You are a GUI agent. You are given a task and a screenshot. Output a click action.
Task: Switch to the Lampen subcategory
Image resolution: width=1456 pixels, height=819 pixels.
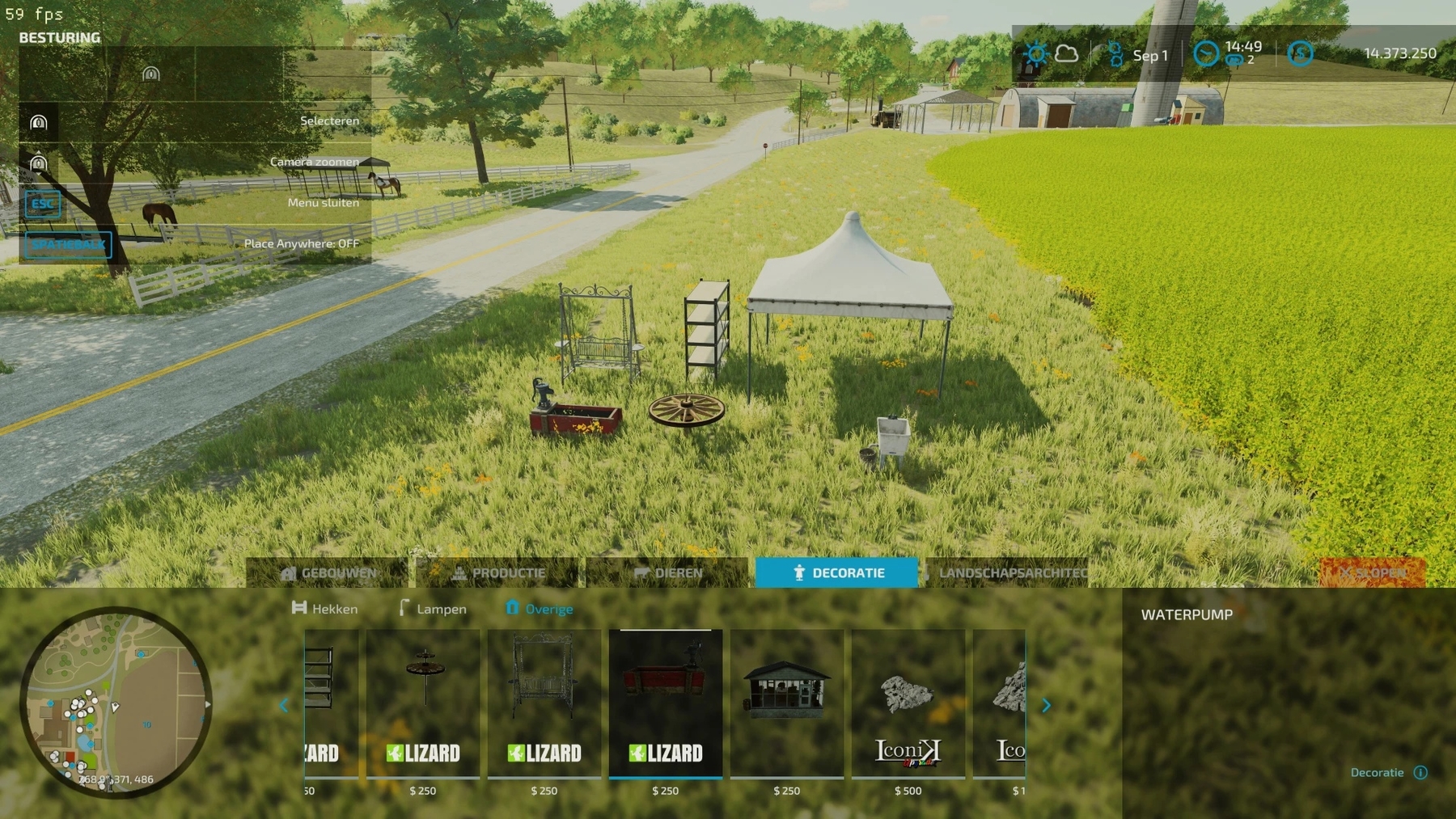point(433,609)
